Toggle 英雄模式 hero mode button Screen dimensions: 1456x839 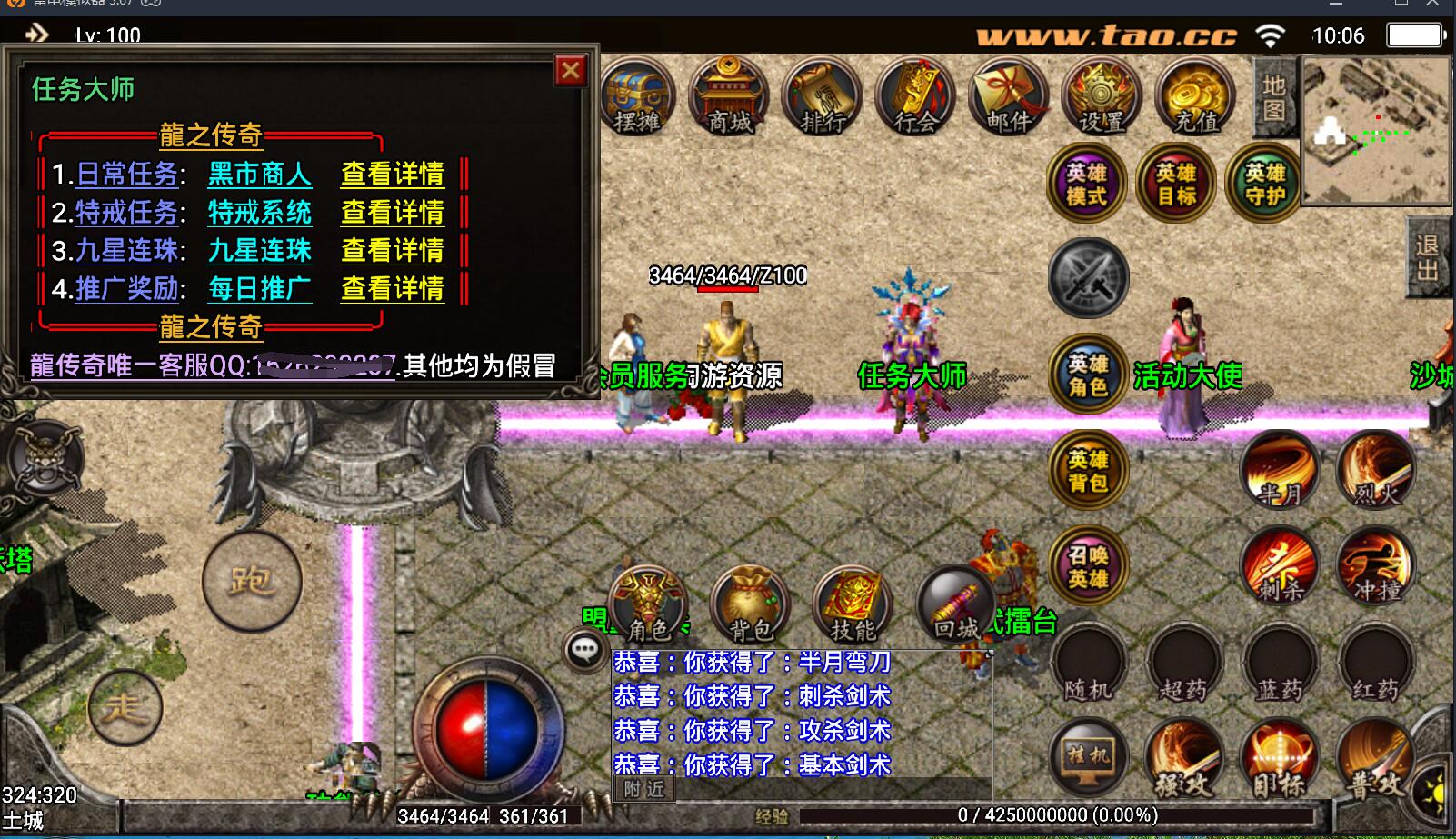pos(1086,184)
